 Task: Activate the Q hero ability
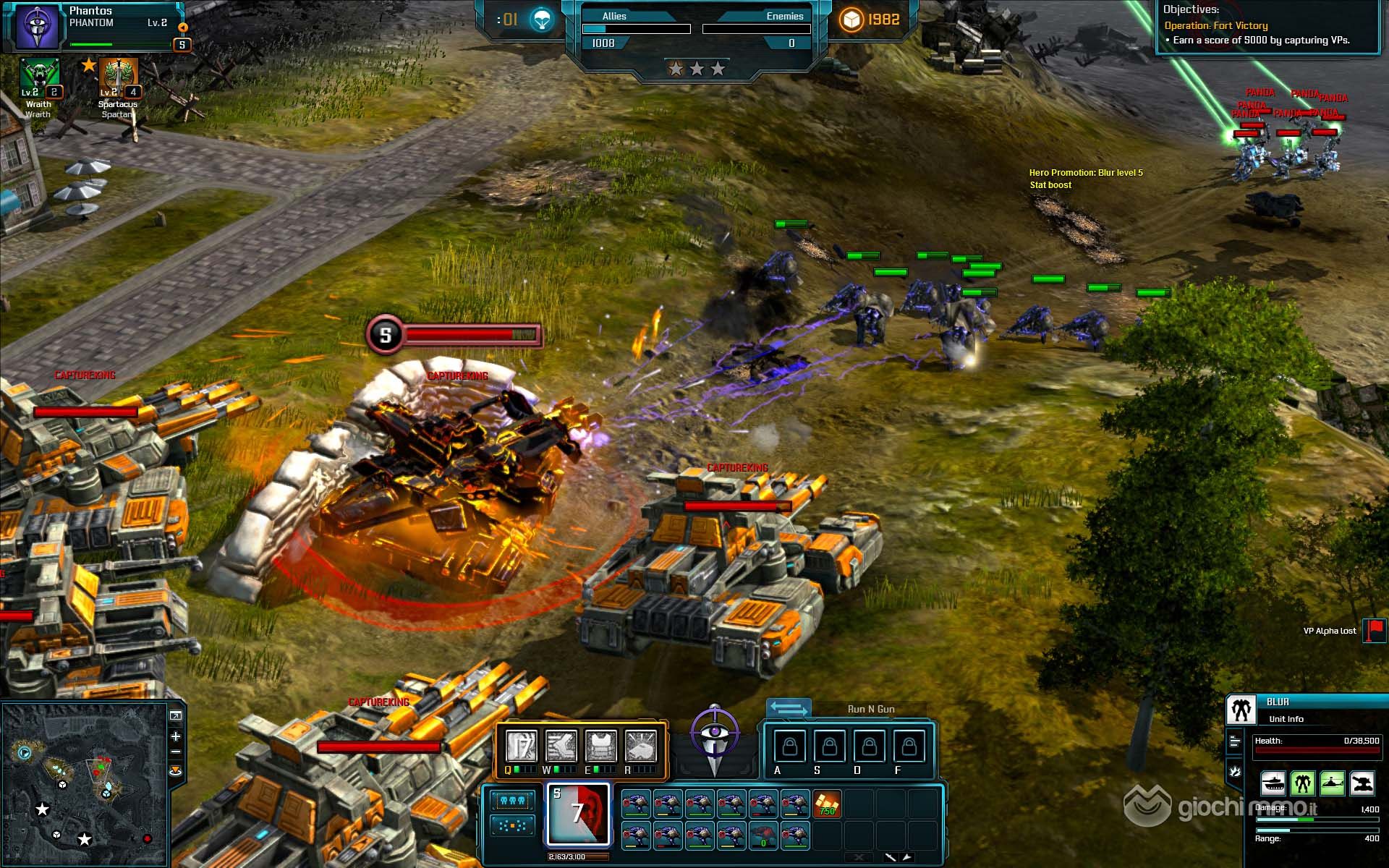[x=521, y=746]
